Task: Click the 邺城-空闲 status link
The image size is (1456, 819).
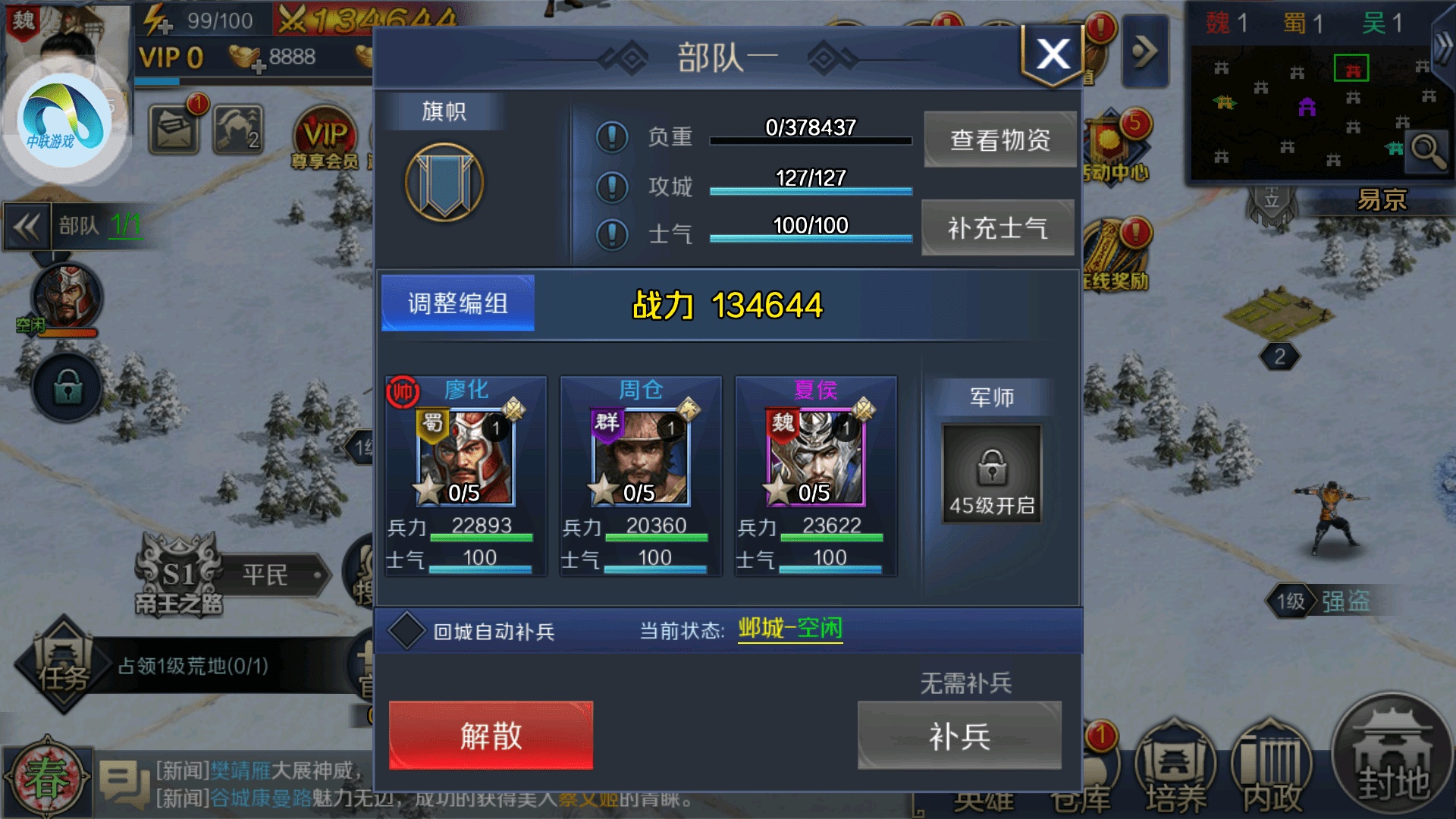Action: 790,629
